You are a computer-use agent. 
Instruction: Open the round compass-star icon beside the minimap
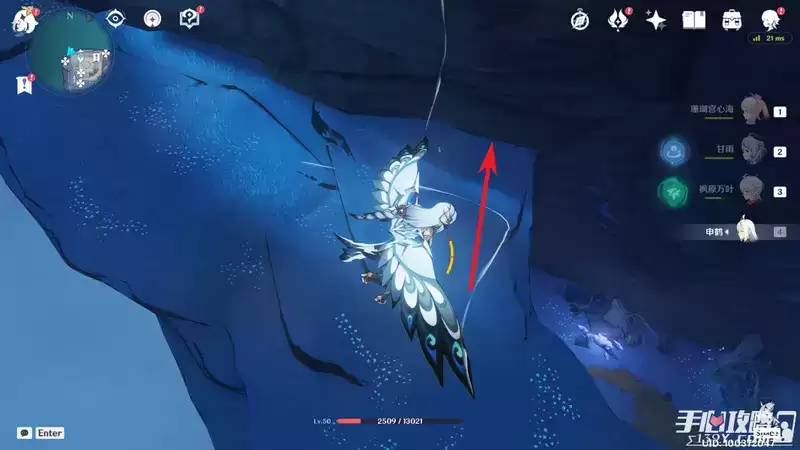(152, 19)
